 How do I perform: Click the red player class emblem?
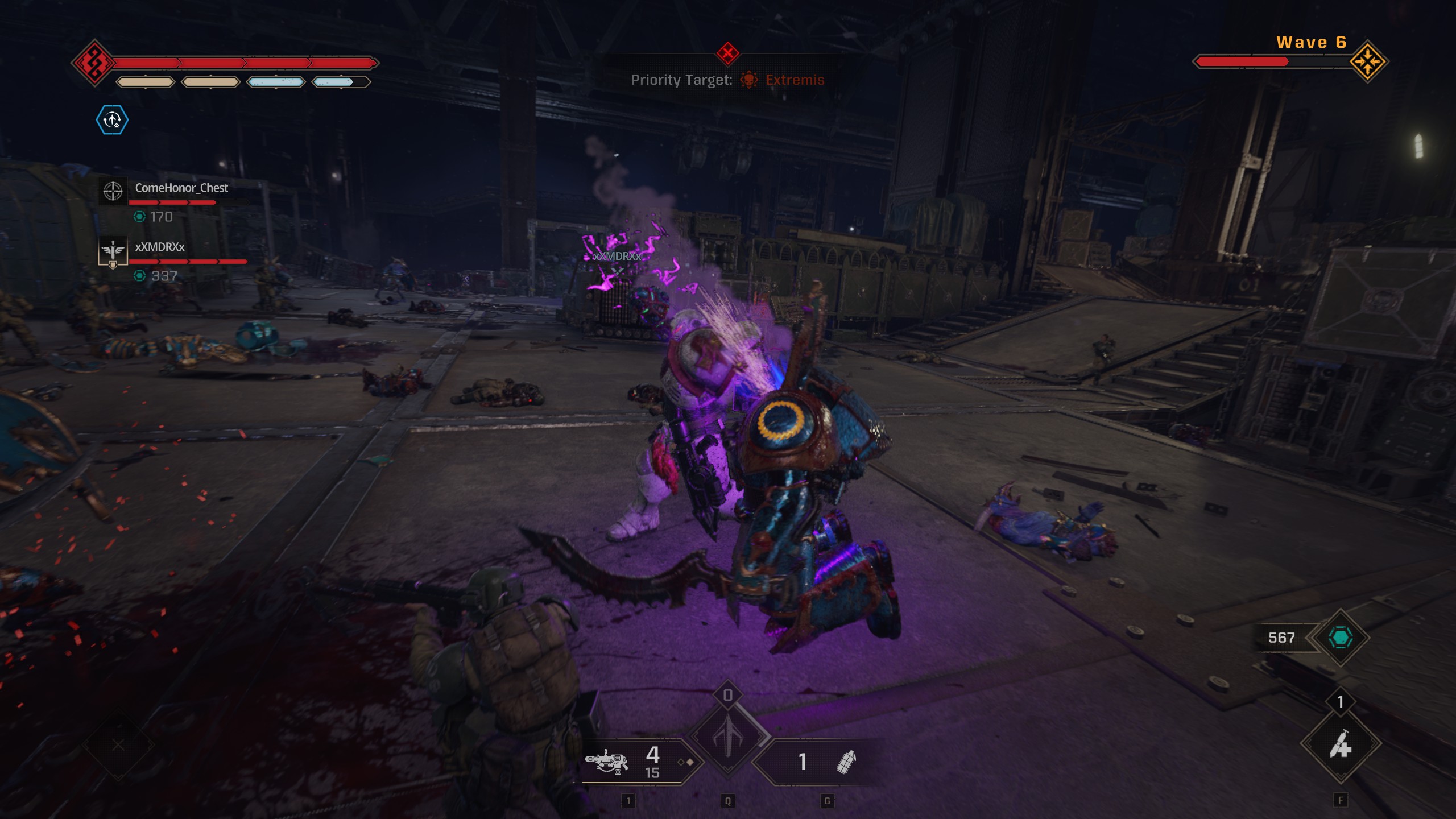click(x=94, y=63)
